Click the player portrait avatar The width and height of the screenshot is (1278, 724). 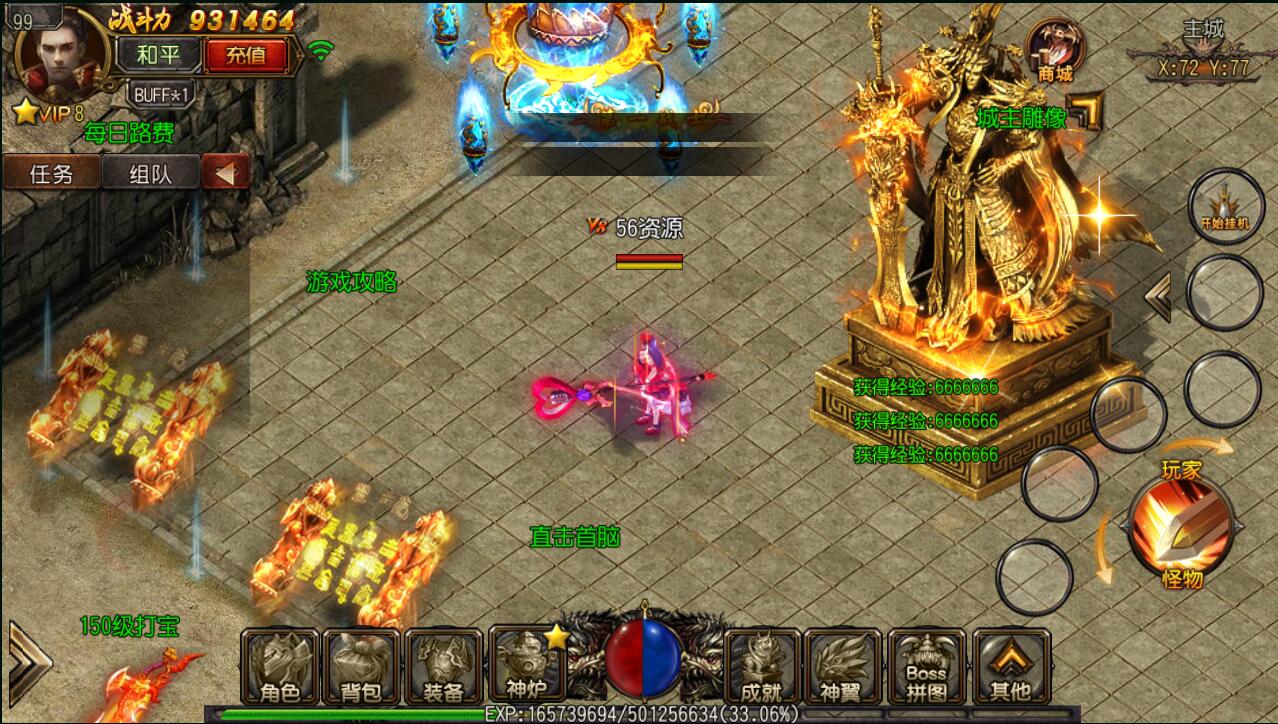[58, 55]
